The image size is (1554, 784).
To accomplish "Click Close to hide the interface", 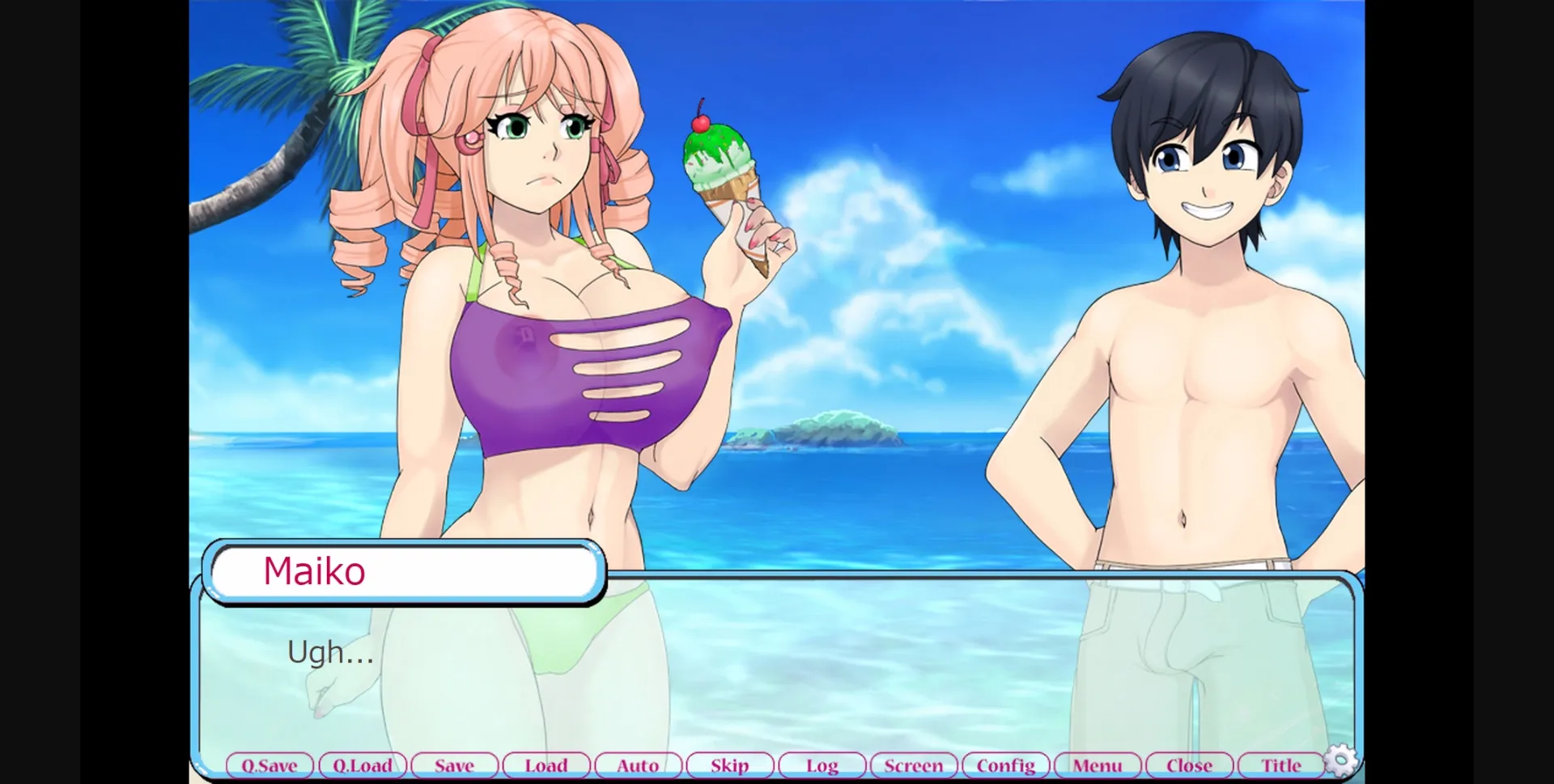I will click(x=1189, y=765).
